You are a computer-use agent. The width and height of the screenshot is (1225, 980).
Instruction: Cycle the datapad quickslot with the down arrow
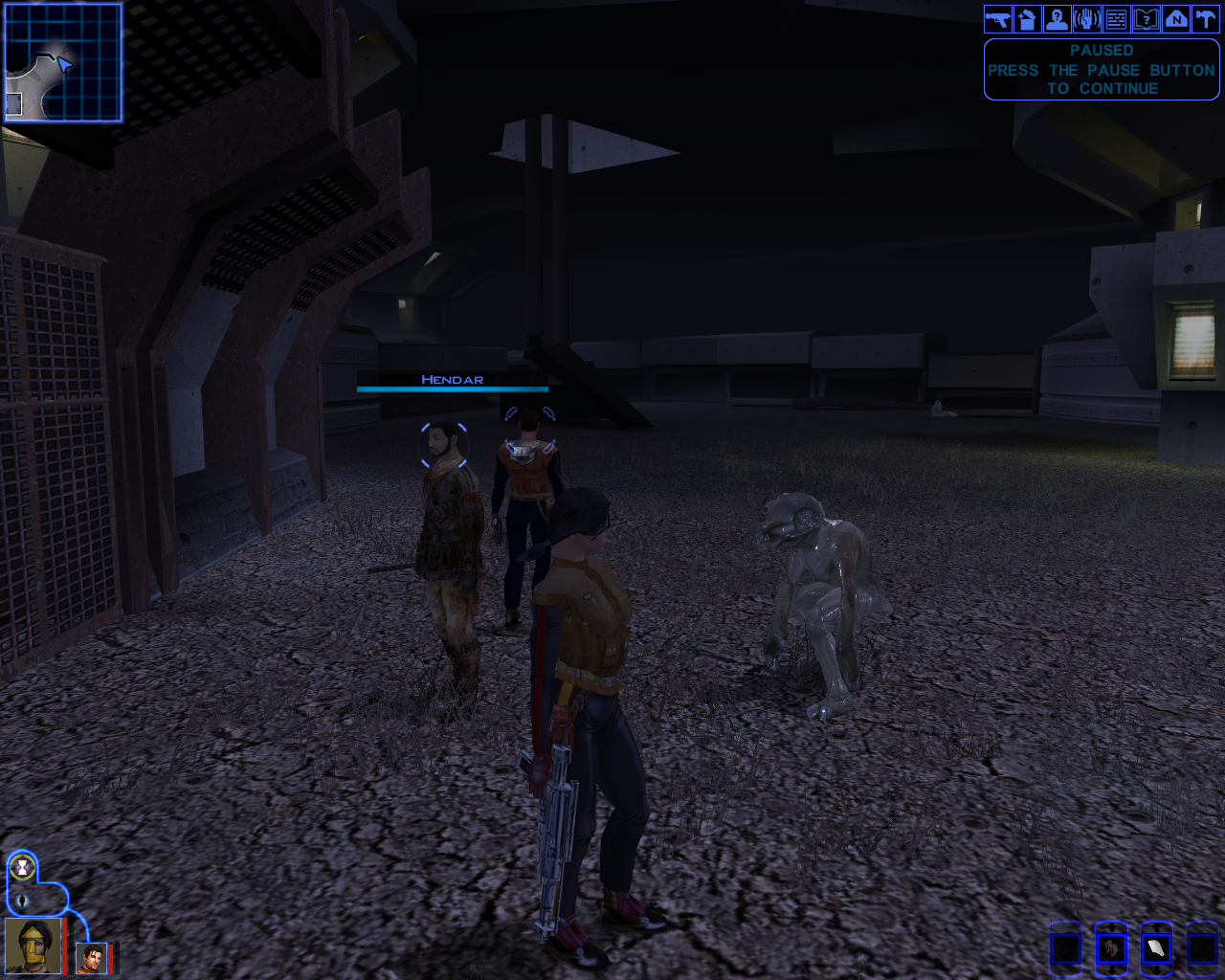(x=1156, y=970)
